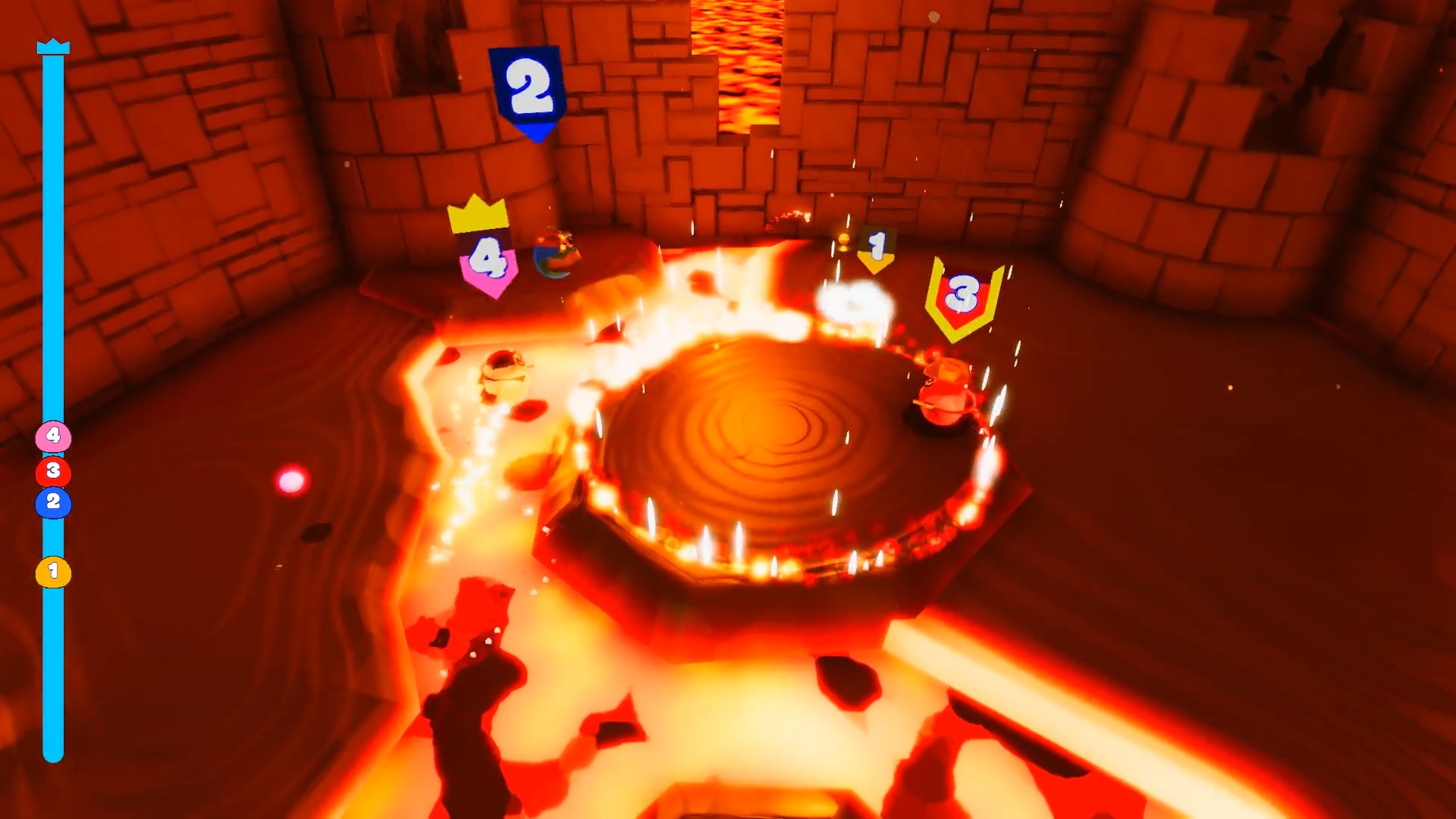Click the leading player inside the ball
1456x819 pixels.
click(x=556, y=256)
